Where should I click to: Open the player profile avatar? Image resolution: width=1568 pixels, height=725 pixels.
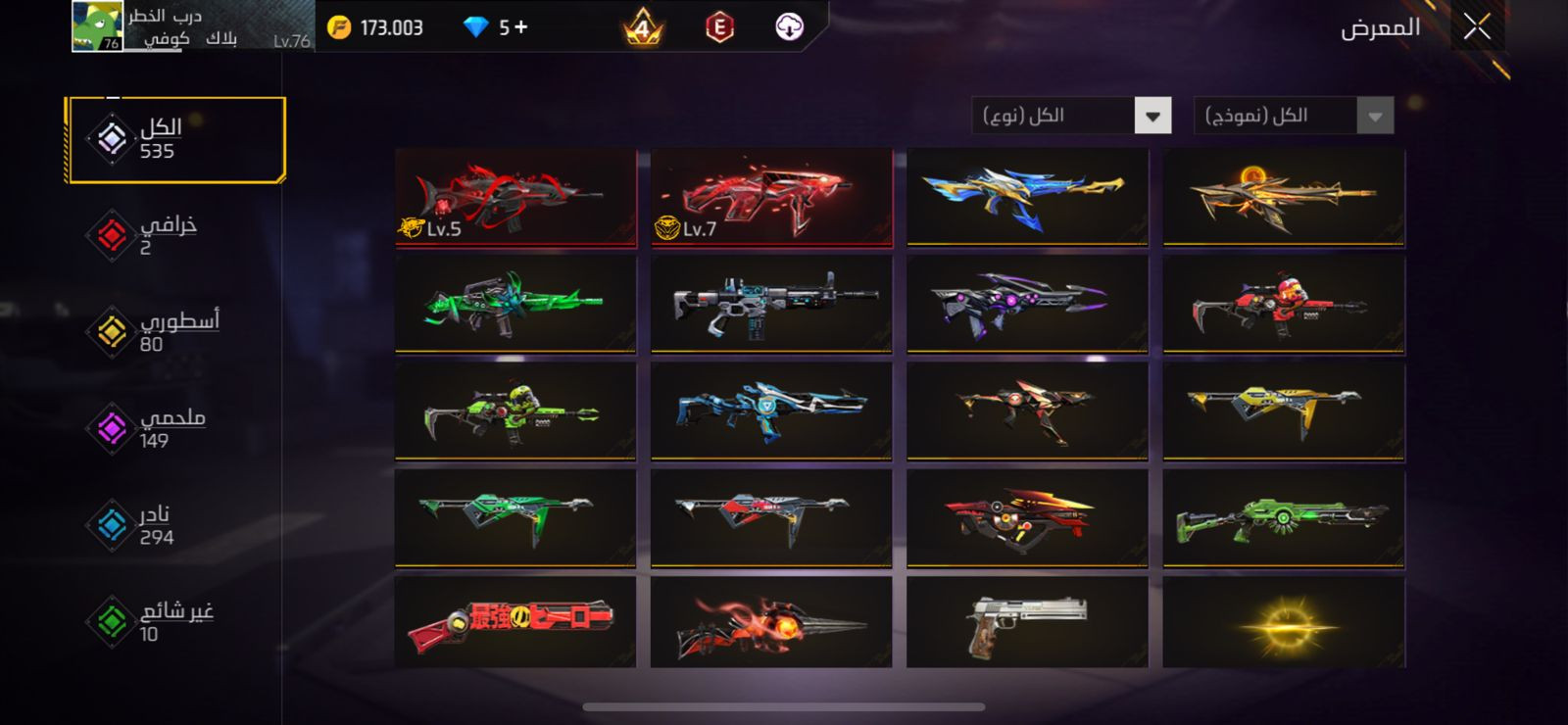97,26
